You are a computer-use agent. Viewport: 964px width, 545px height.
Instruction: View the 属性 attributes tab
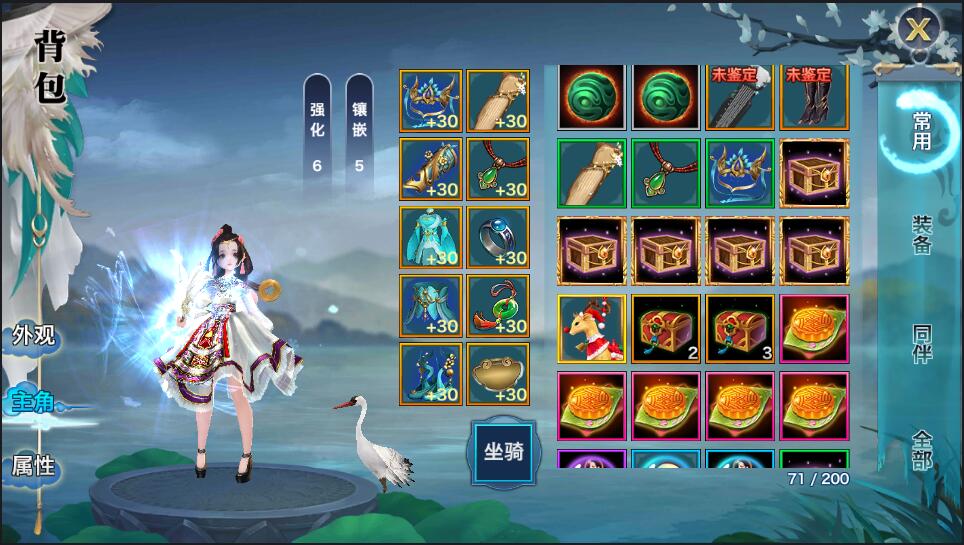point(33,466)
